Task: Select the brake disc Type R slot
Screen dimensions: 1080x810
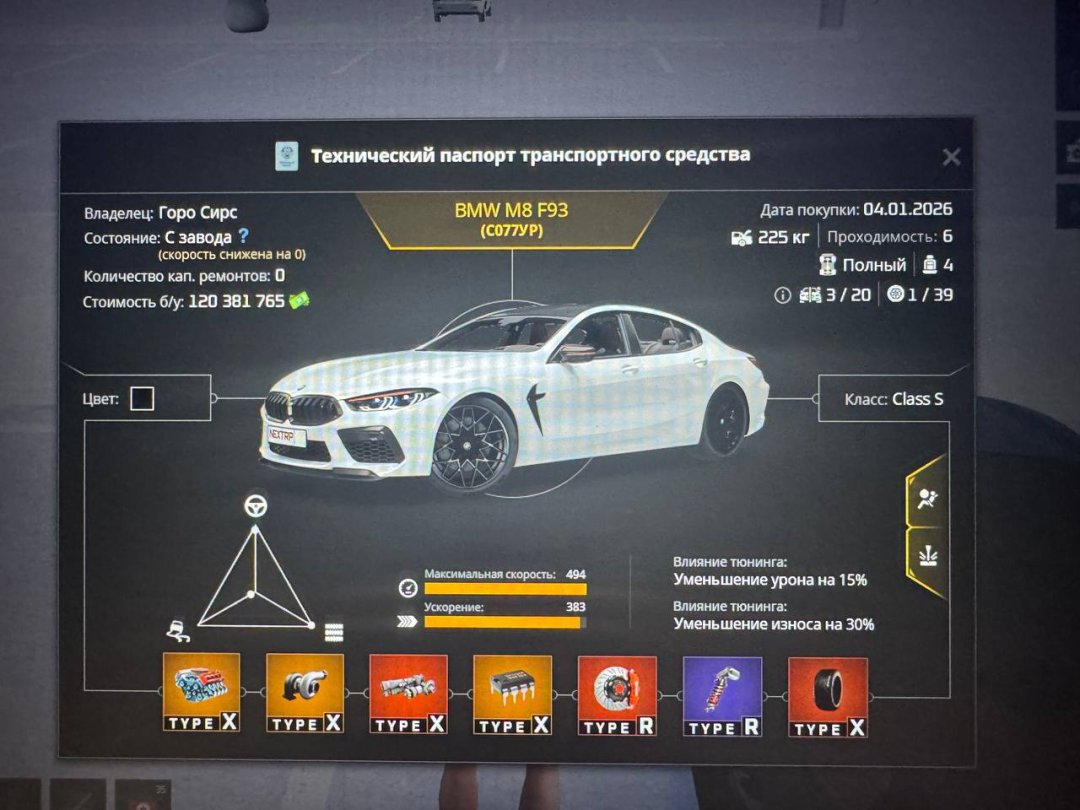Action: point(617,696)
